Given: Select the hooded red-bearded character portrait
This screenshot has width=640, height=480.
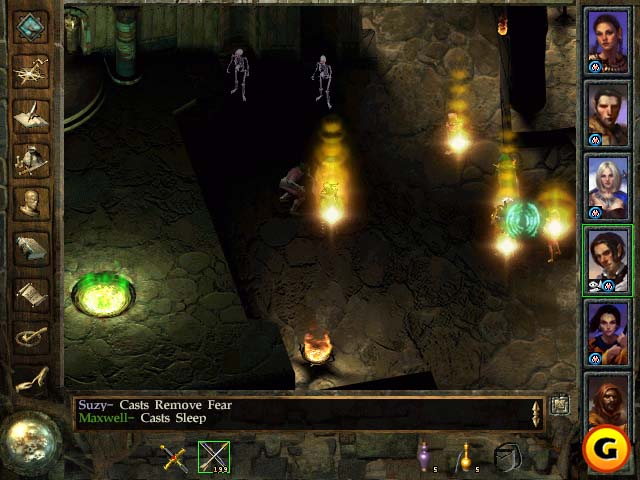Looking at the screenshot, I should (x=608, y=405).
